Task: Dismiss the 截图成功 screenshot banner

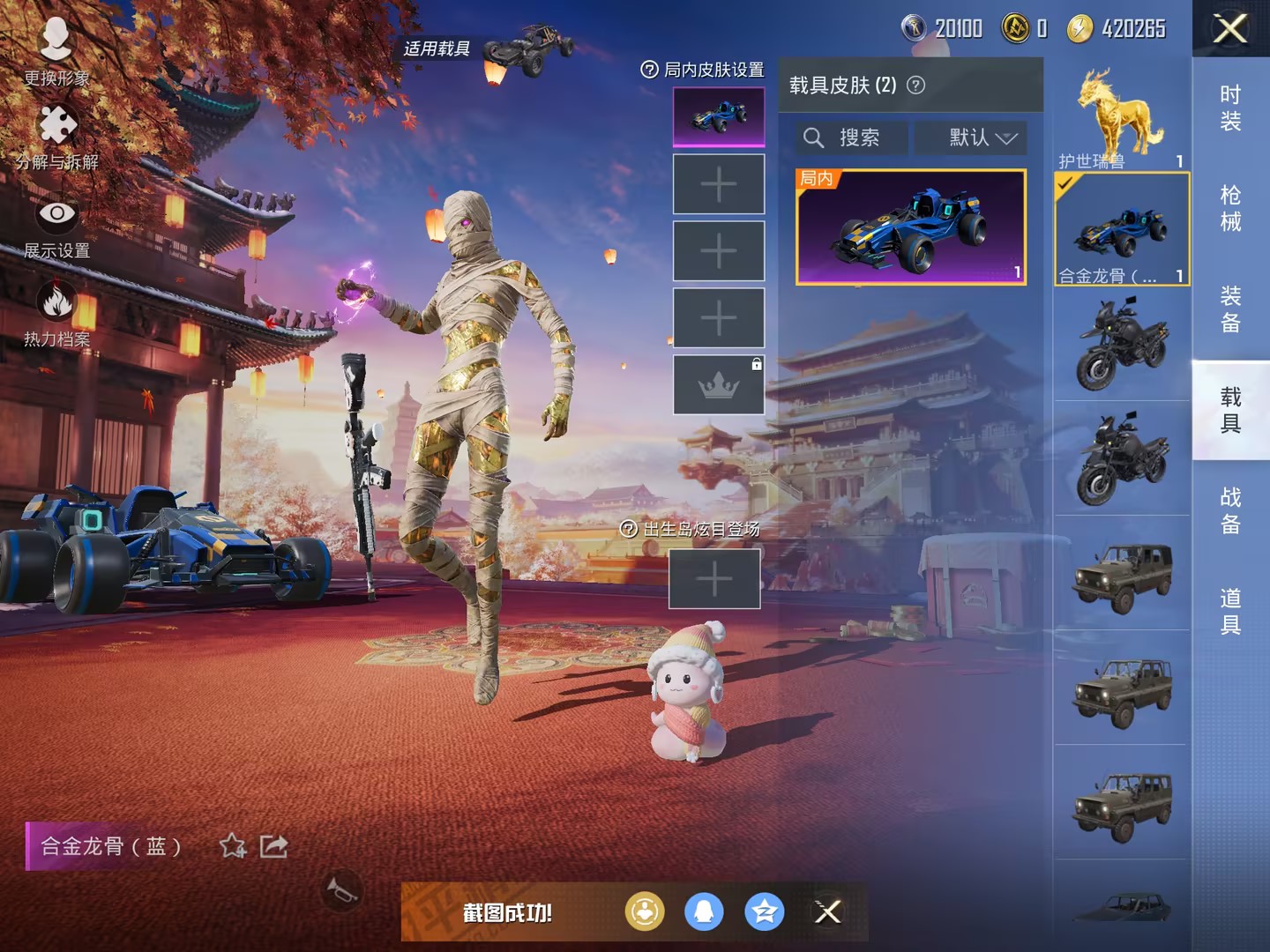Action: 827,912
